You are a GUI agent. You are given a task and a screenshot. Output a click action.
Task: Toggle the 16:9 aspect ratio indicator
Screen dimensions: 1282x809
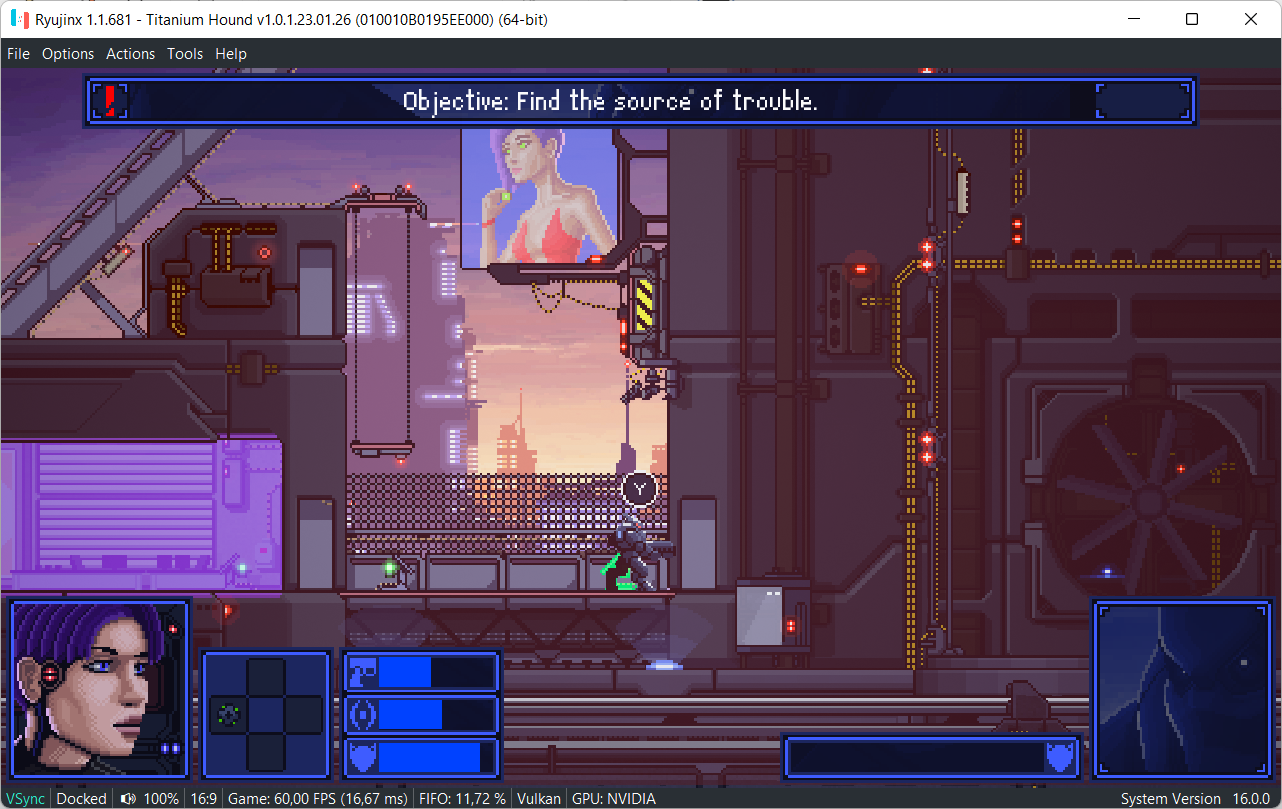point(204,798)
